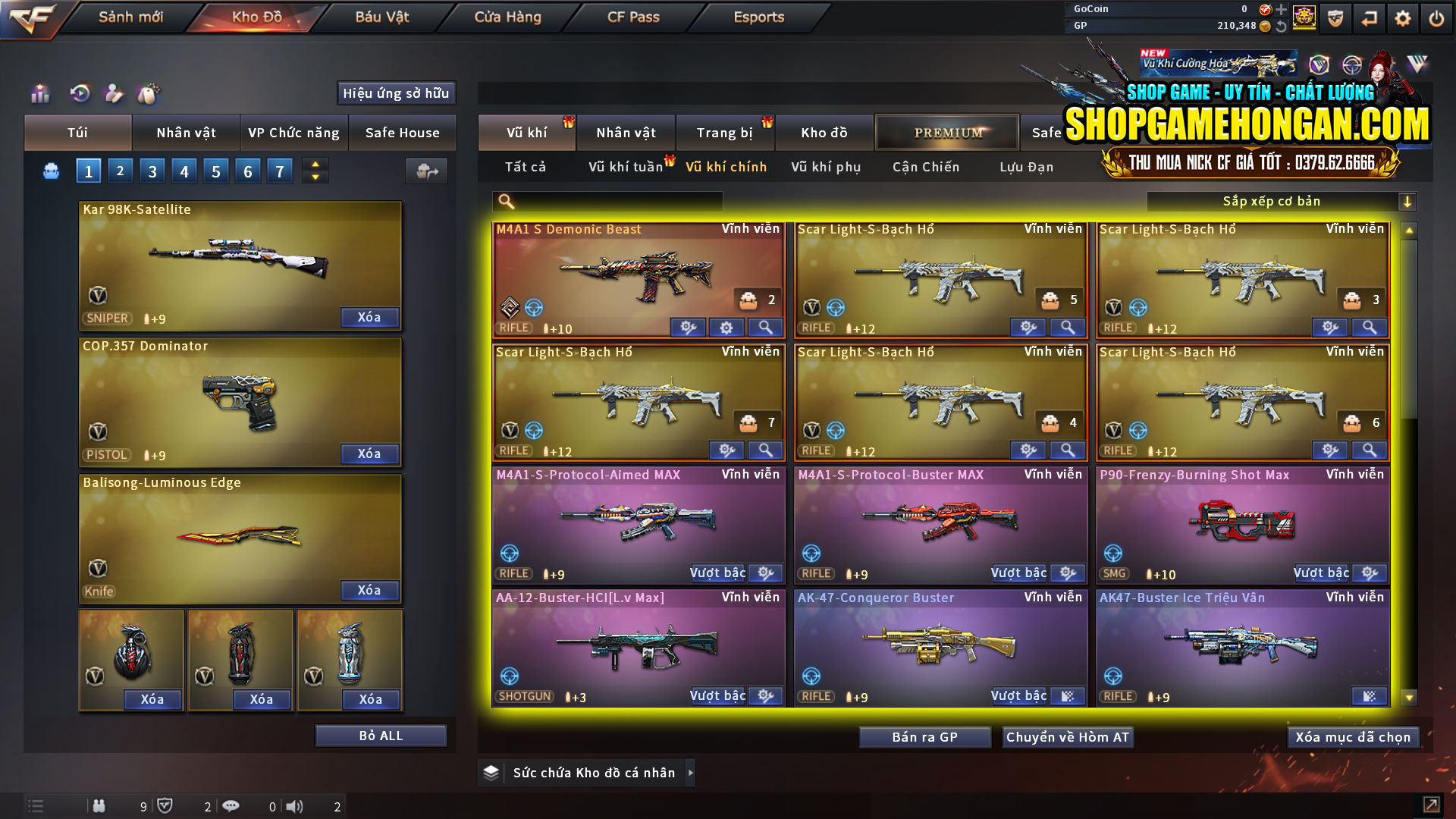This screenshot has height=819, width=1456.
Task: Open the settings gear icon
Action: point(1402,17)
